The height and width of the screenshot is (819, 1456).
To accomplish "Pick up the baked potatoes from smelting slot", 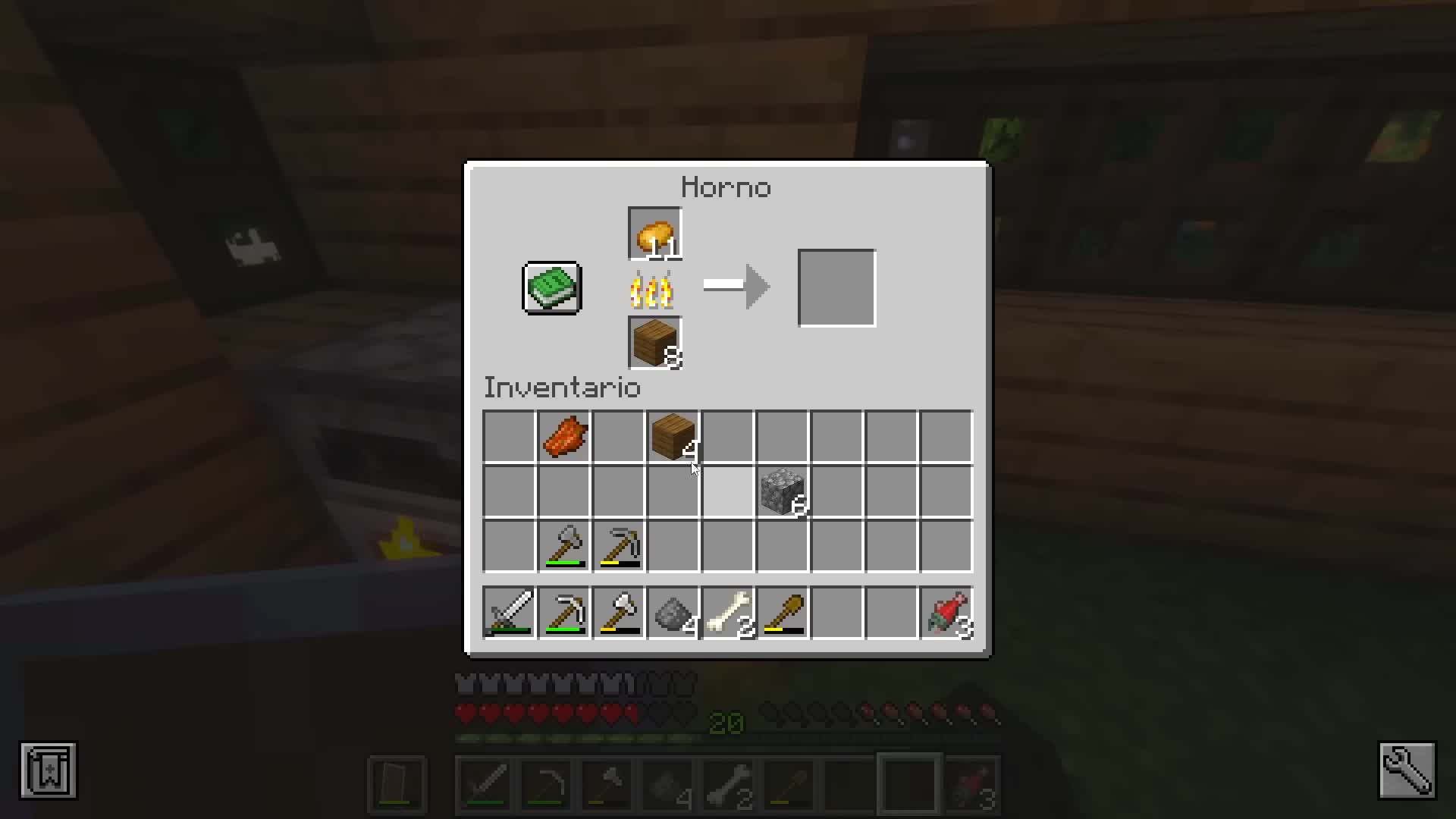I will pos(654,233).
